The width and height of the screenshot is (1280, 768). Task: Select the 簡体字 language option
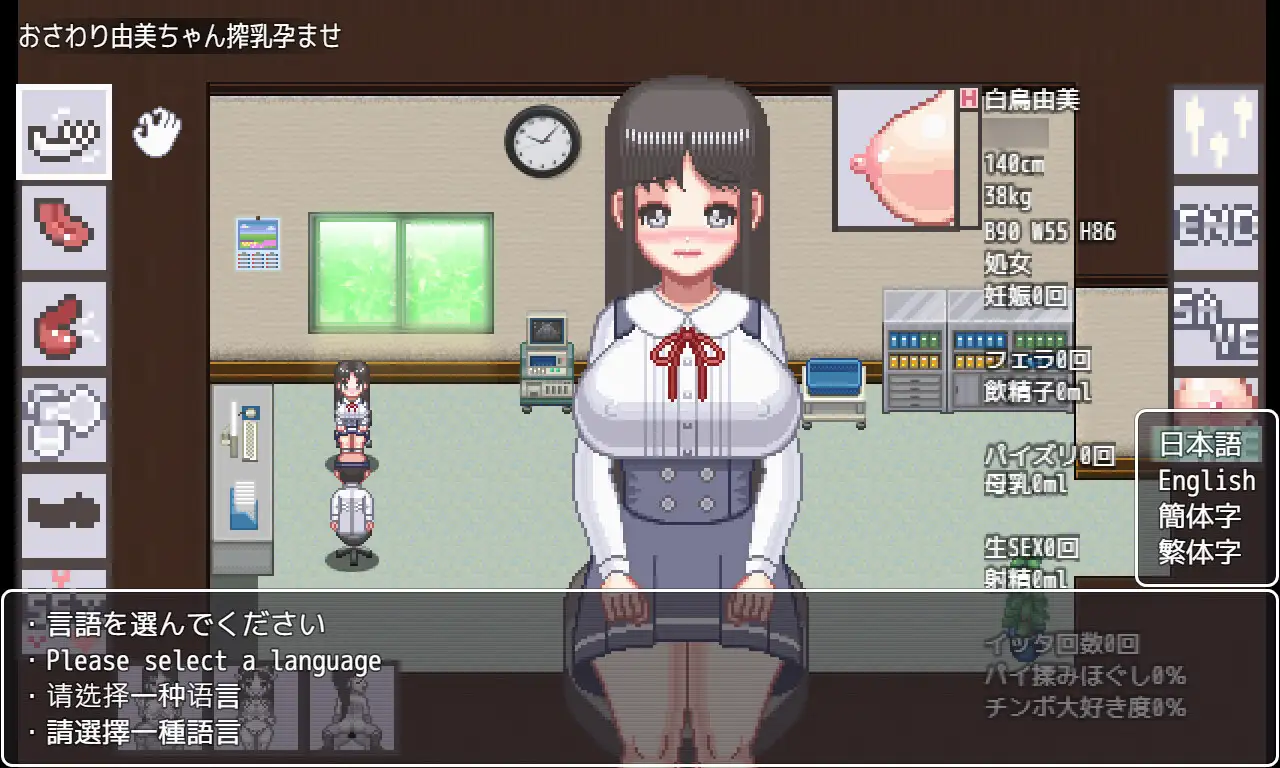click(1200, 516)
